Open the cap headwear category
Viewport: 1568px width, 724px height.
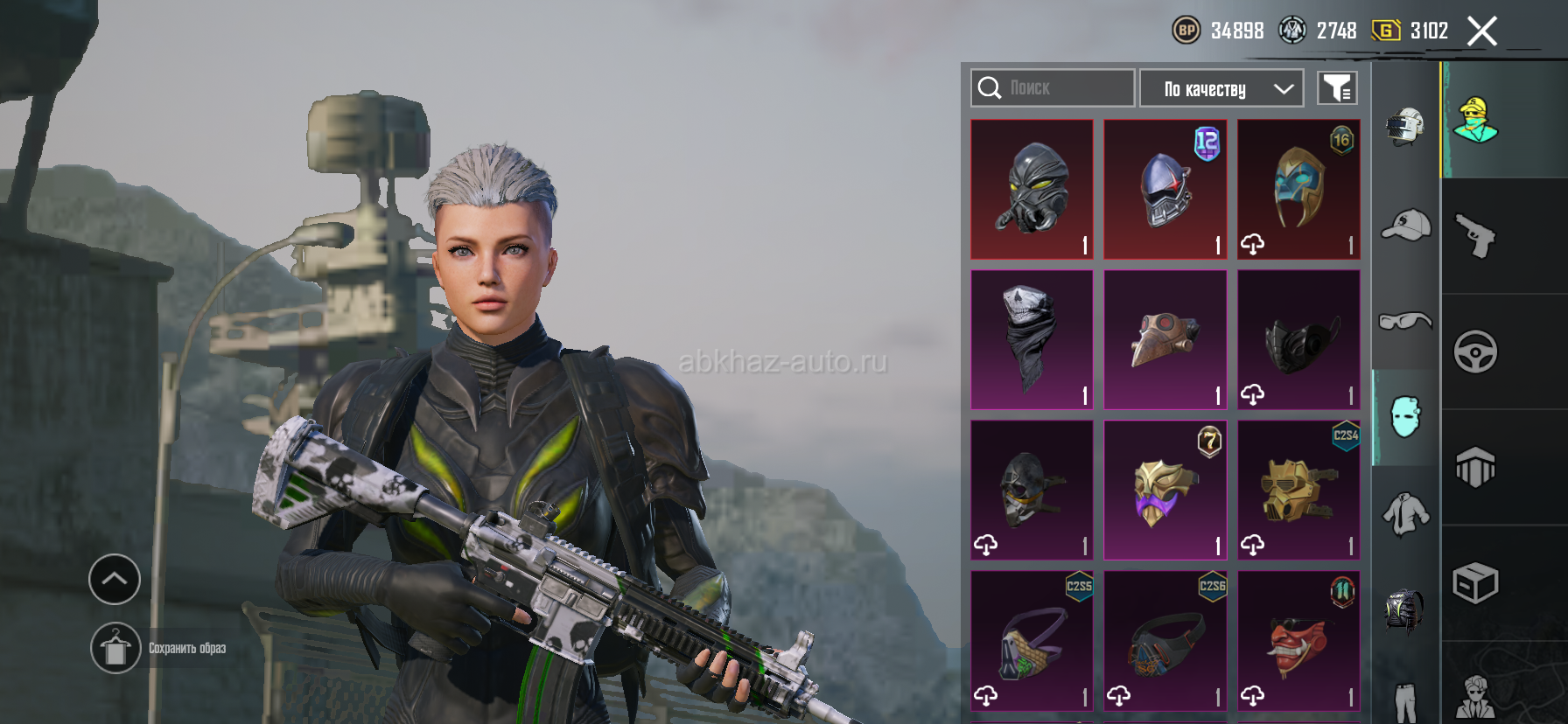(x=1405, y=226)
